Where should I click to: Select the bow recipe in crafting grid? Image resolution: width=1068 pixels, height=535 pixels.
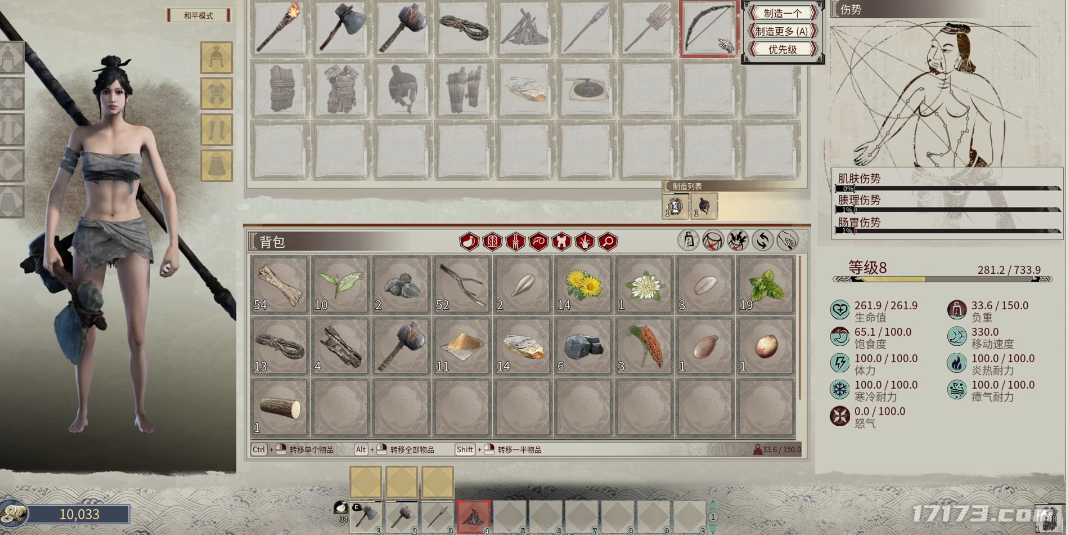coord(709,27)
